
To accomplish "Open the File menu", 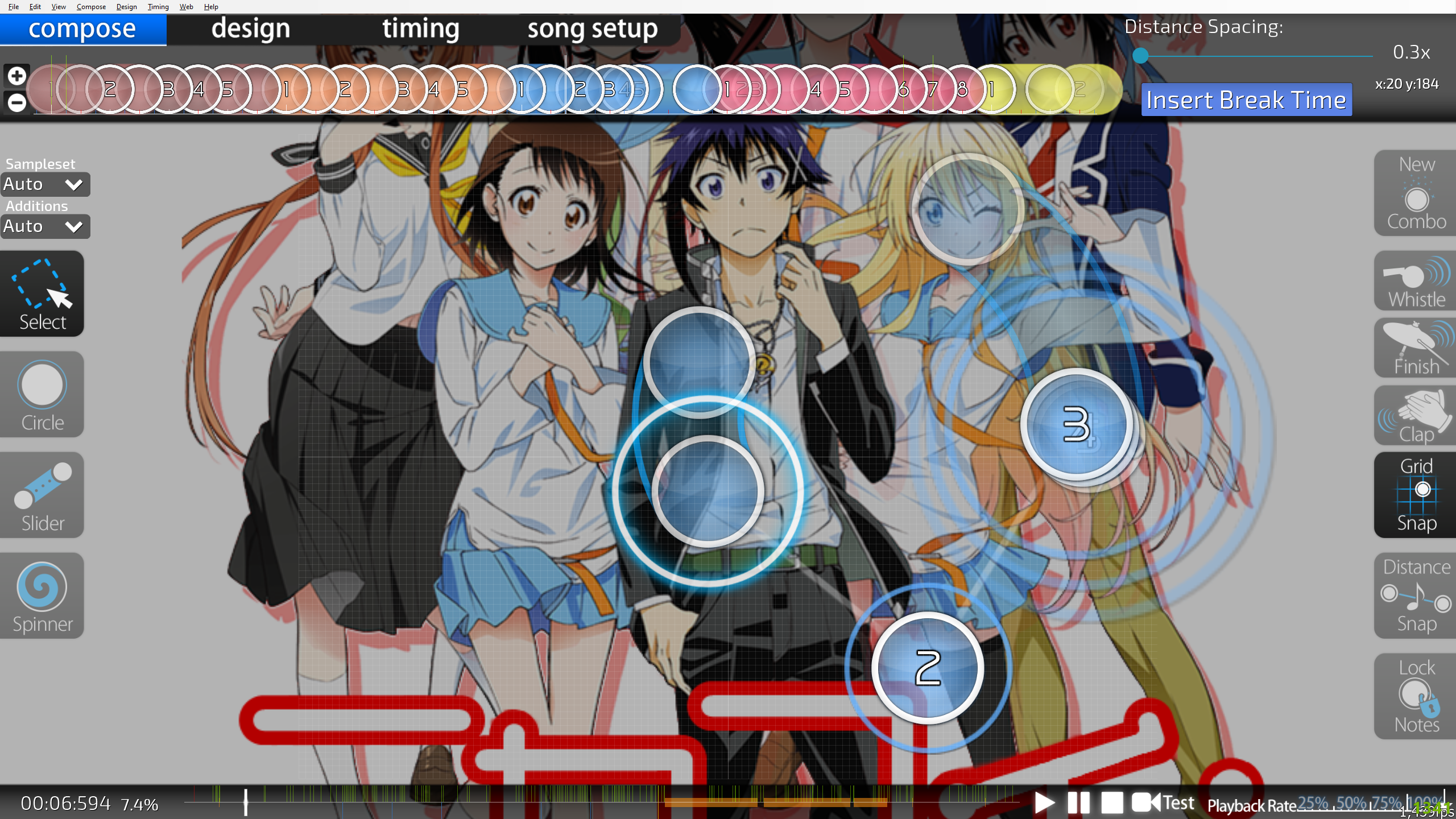I will coord(14,7).
